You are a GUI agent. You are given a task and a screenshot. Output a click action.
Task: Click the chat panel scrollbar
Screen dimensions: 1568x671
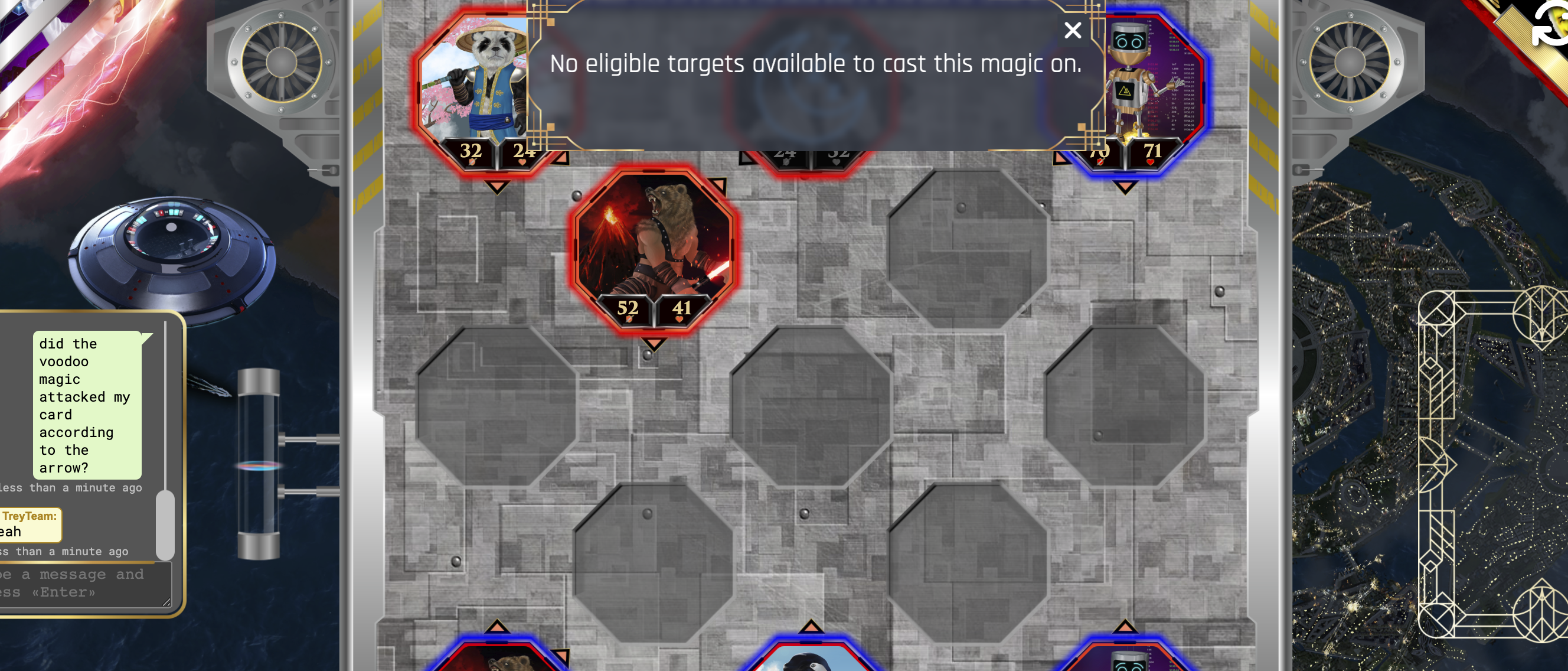[165, 524]
